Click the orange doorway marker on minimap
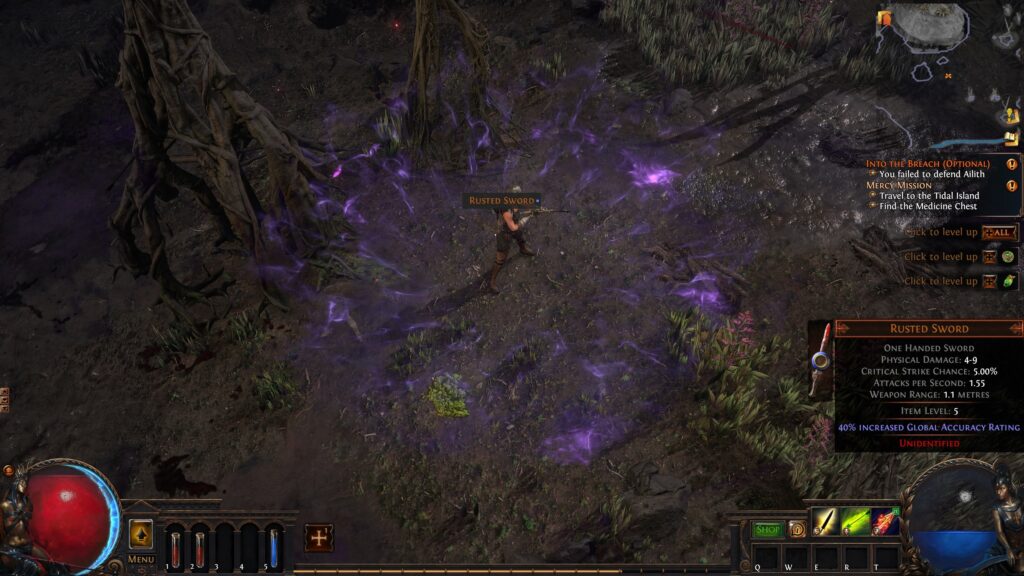Viewport: 1024px width, 576px height. click(884, 18)
